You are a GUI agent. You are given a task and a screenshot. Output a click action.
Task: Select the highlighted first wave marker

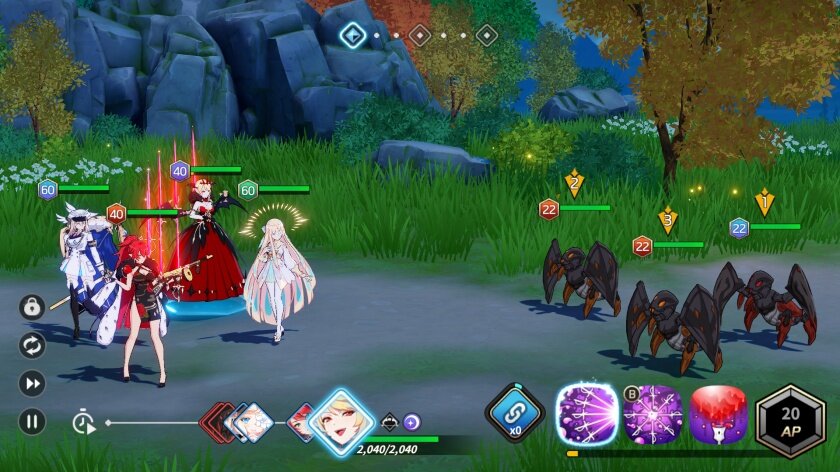pyautogui.click(x=353, y=36)
